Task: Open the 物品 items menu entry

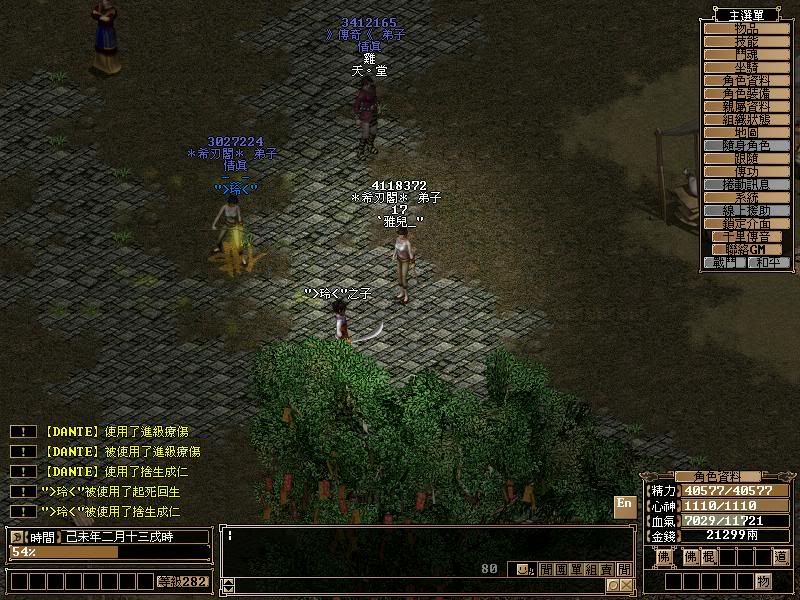Action: [746, 29]
